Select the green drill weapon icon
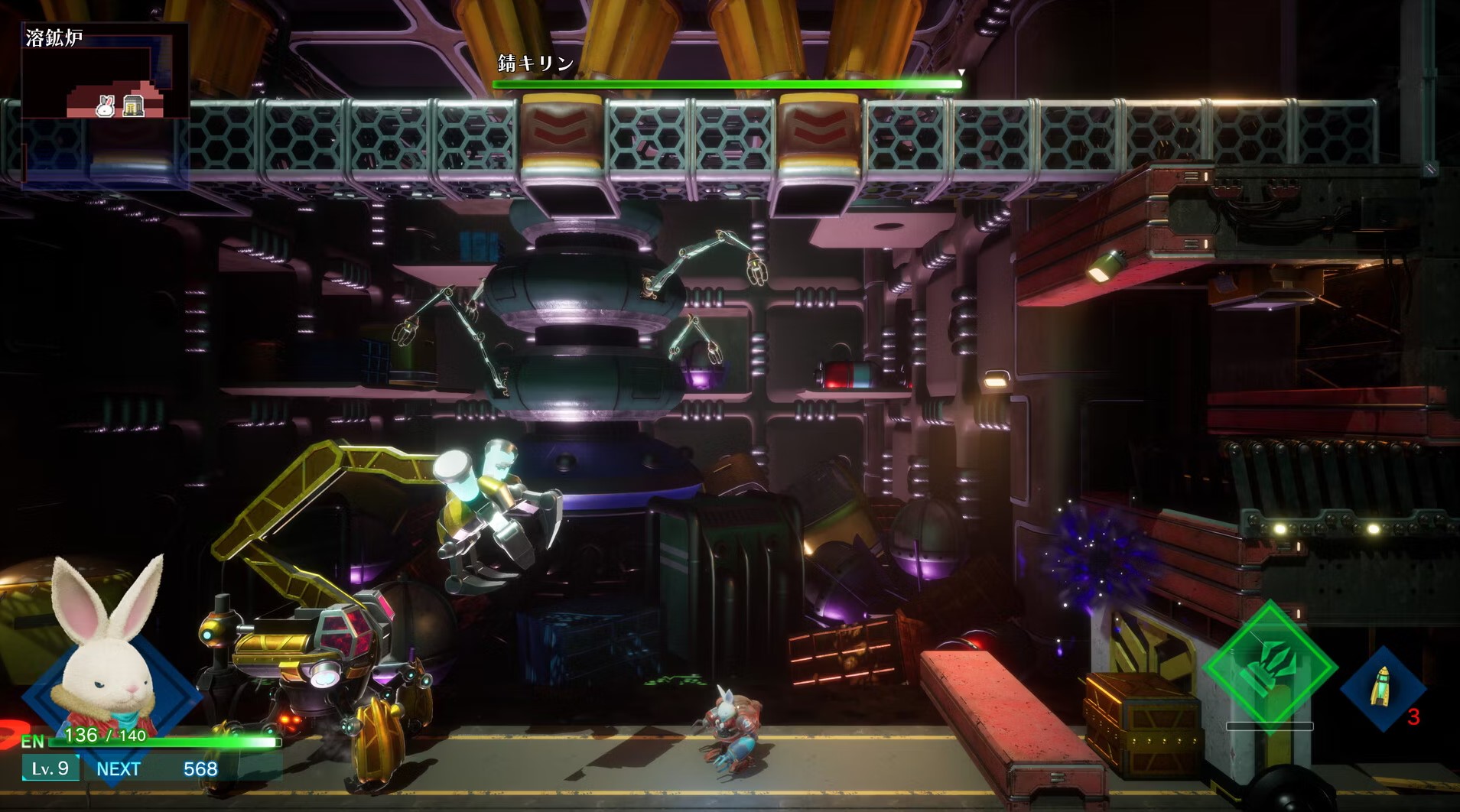The height and width of the screenshot is (812, 1460). pos(1270,665)
